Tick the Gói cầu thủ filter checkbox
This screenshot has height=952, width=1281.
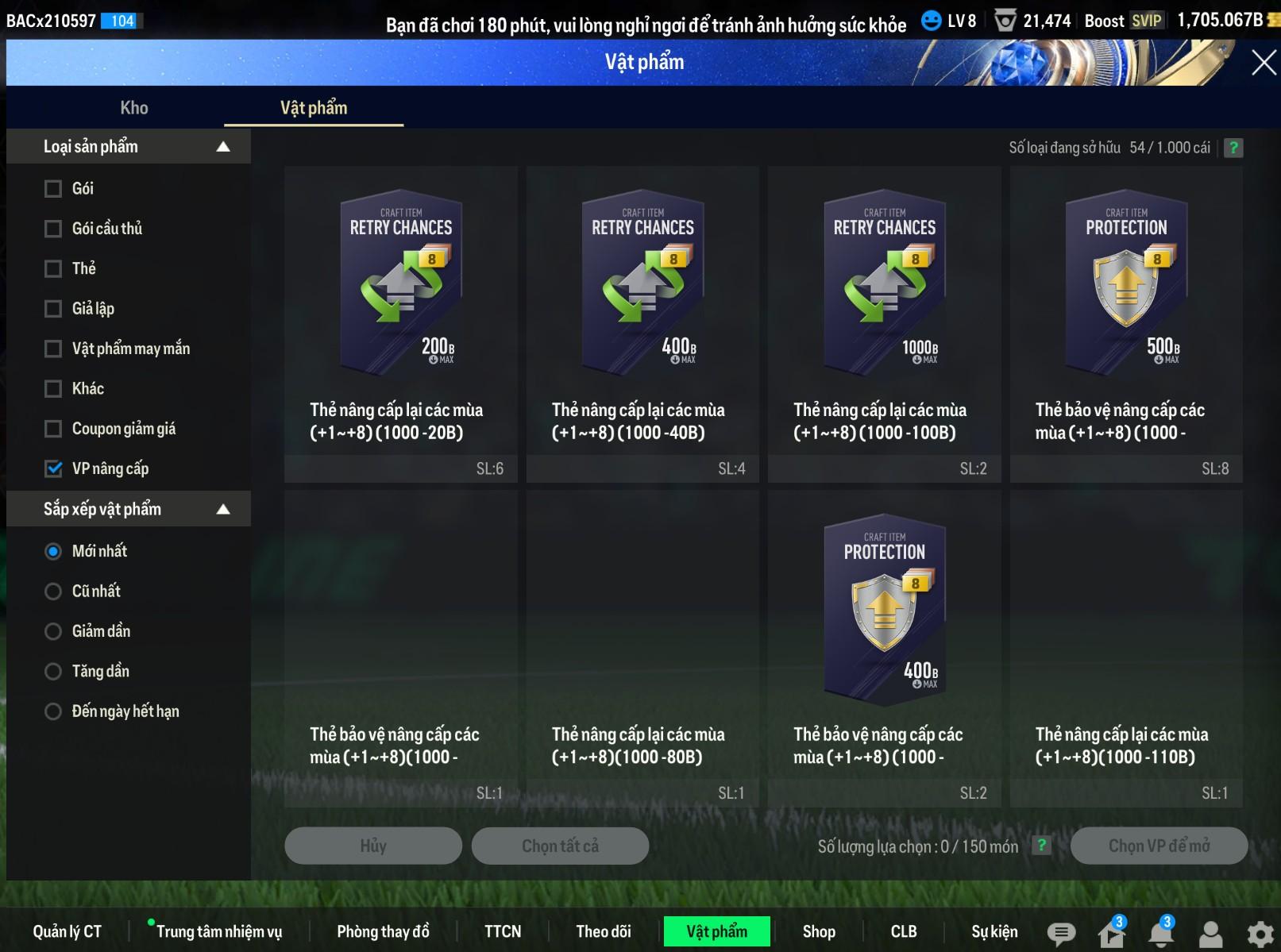[53, 229]
